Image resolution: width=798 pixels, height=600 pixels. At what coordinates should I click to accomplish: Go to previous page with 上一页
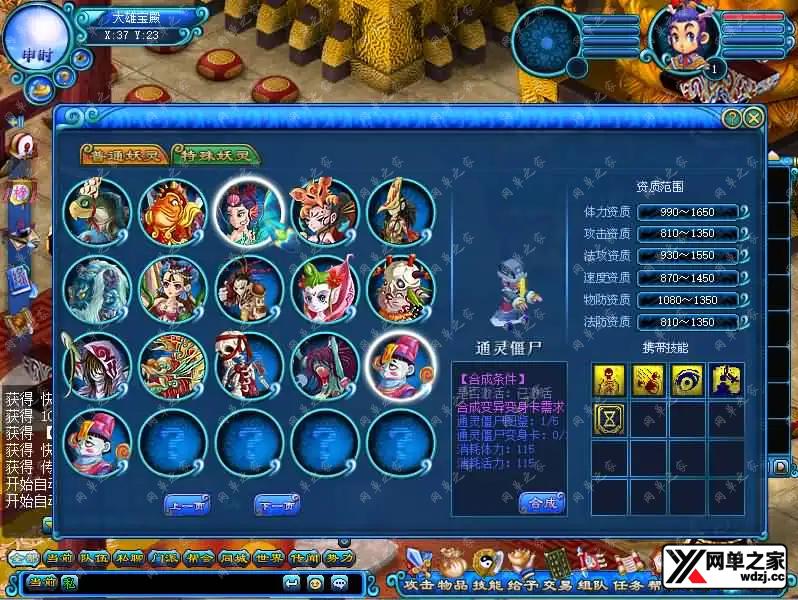point(187,506)
